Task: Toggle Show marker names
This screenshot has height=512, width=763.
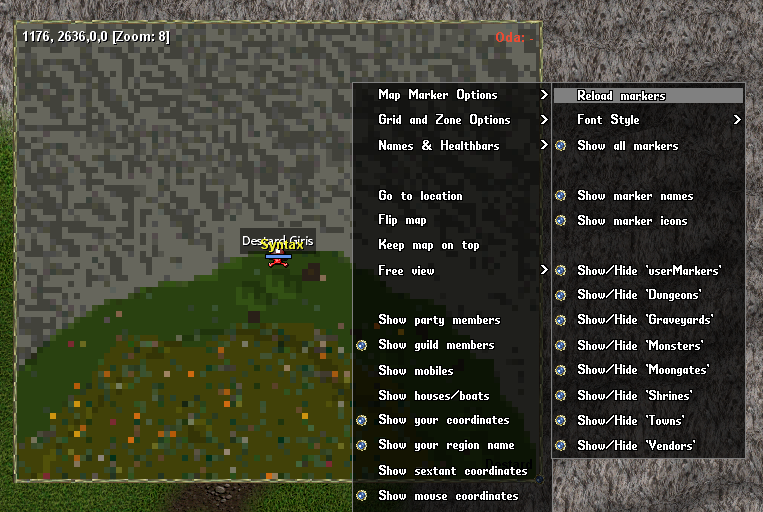Action: click(635, 196)
